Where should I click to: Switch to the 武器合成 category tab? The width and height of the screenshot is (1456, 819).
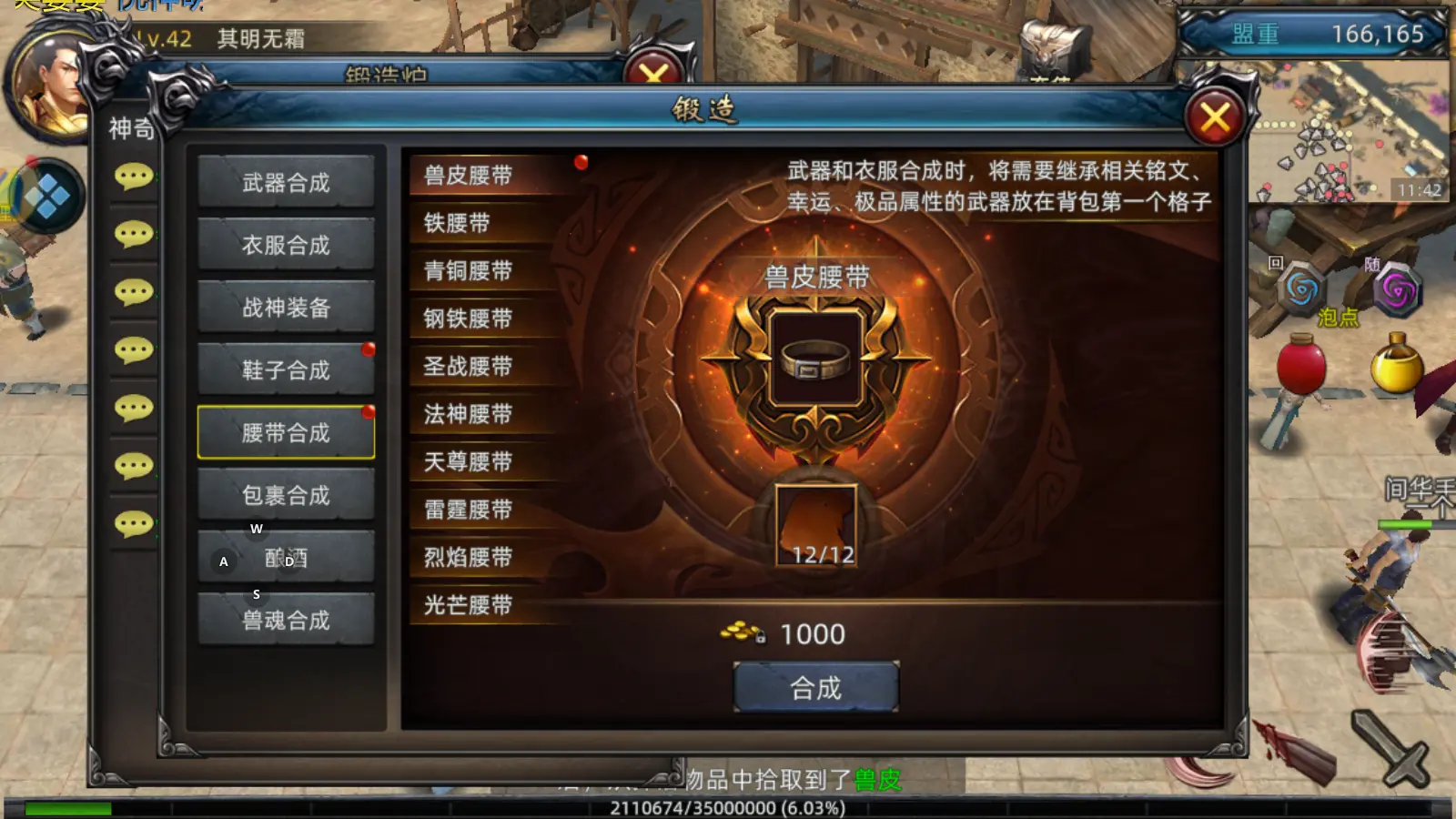pos(286,181)
